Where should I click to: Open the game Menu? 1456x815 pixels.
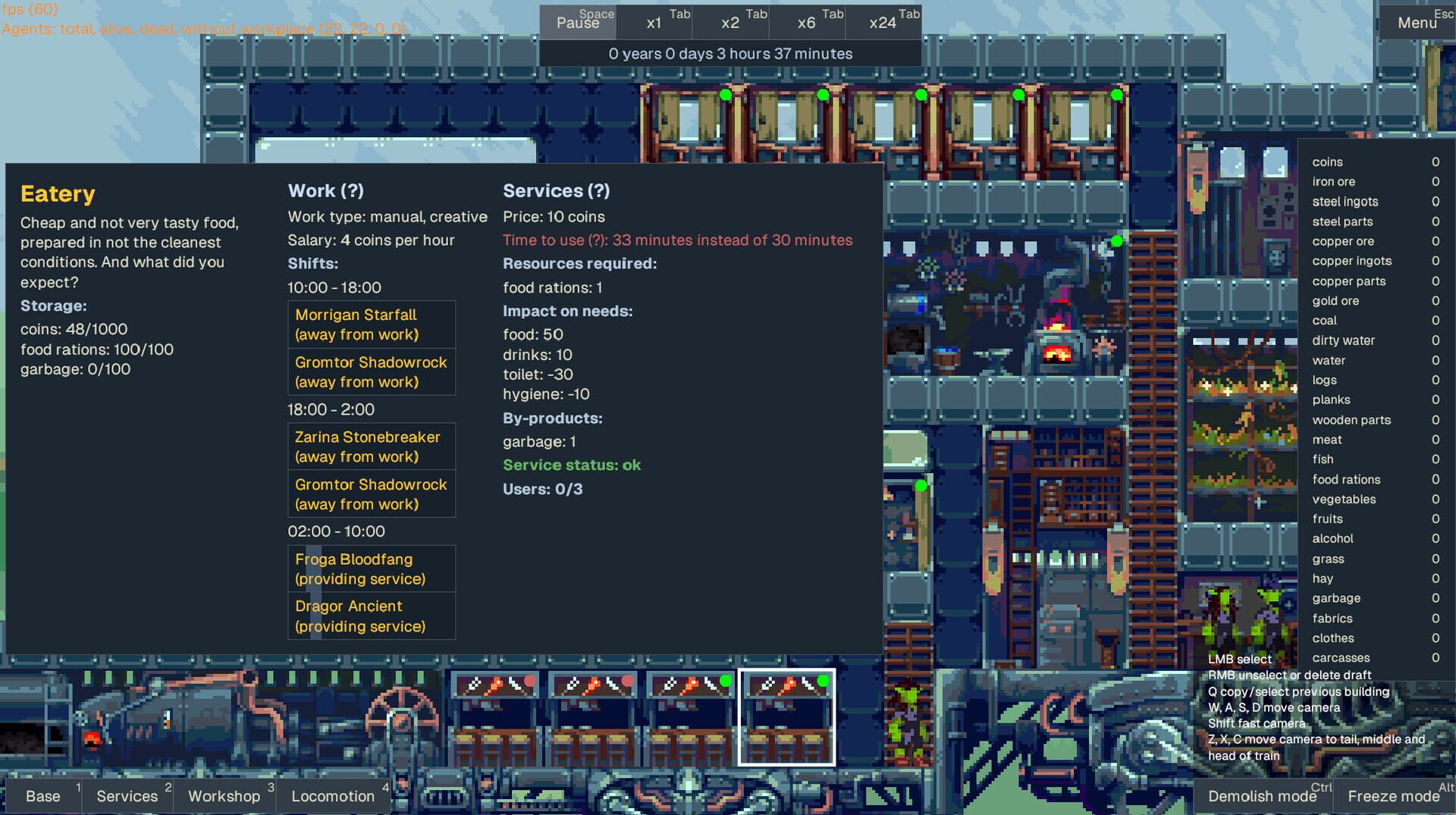(1417, 22)
